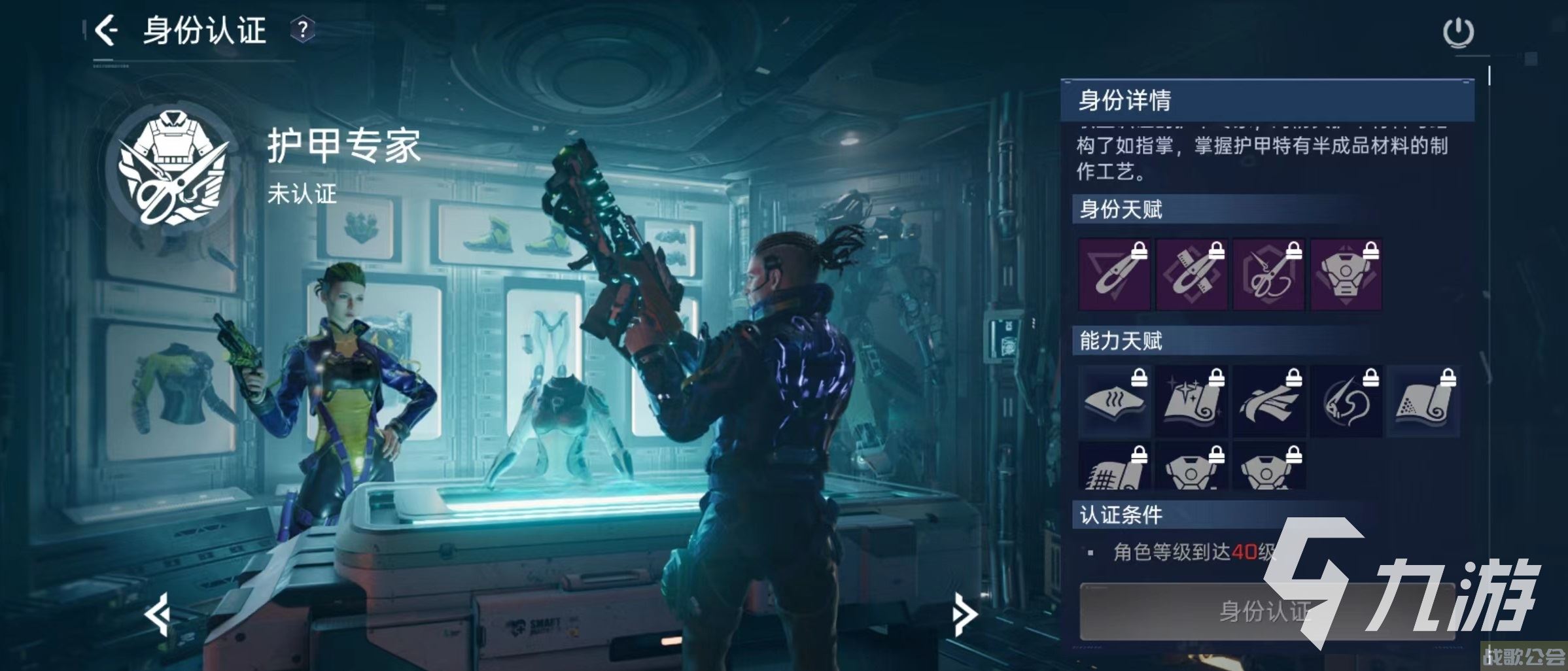Viewport: 1568px width, 671px height.
Task: Inspect the locked scissors and thread talent
Action: point(1268,274)
